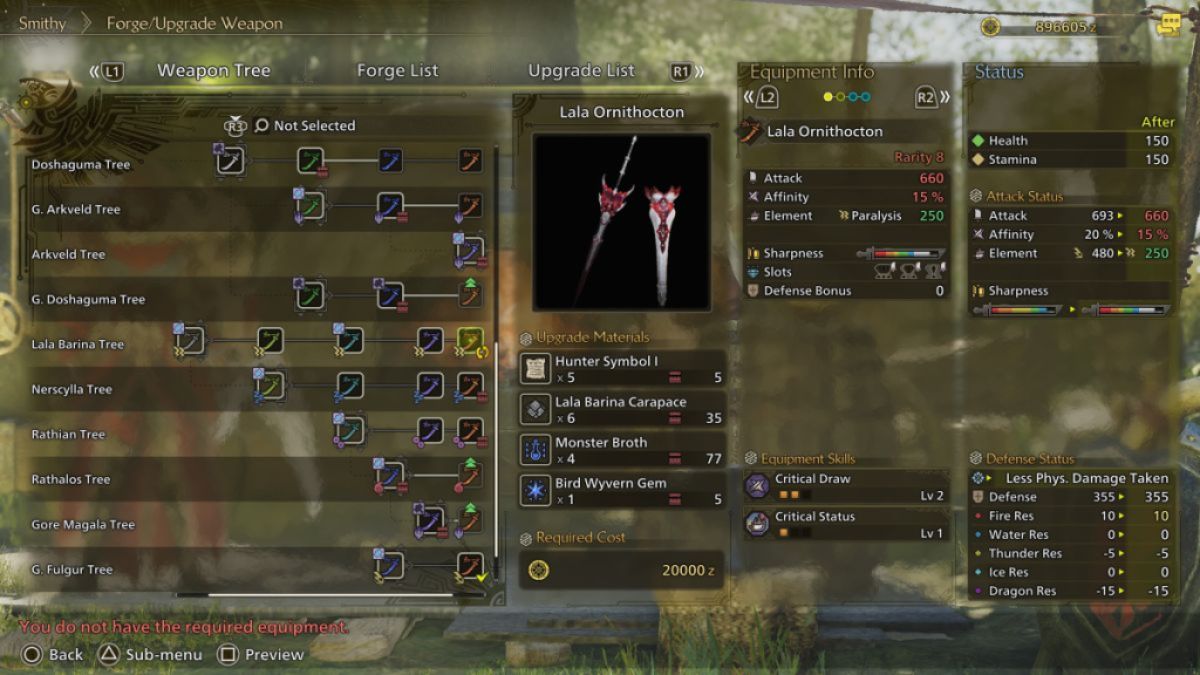
Task: Click the Monster Broth material row
Action: point(623,450)
